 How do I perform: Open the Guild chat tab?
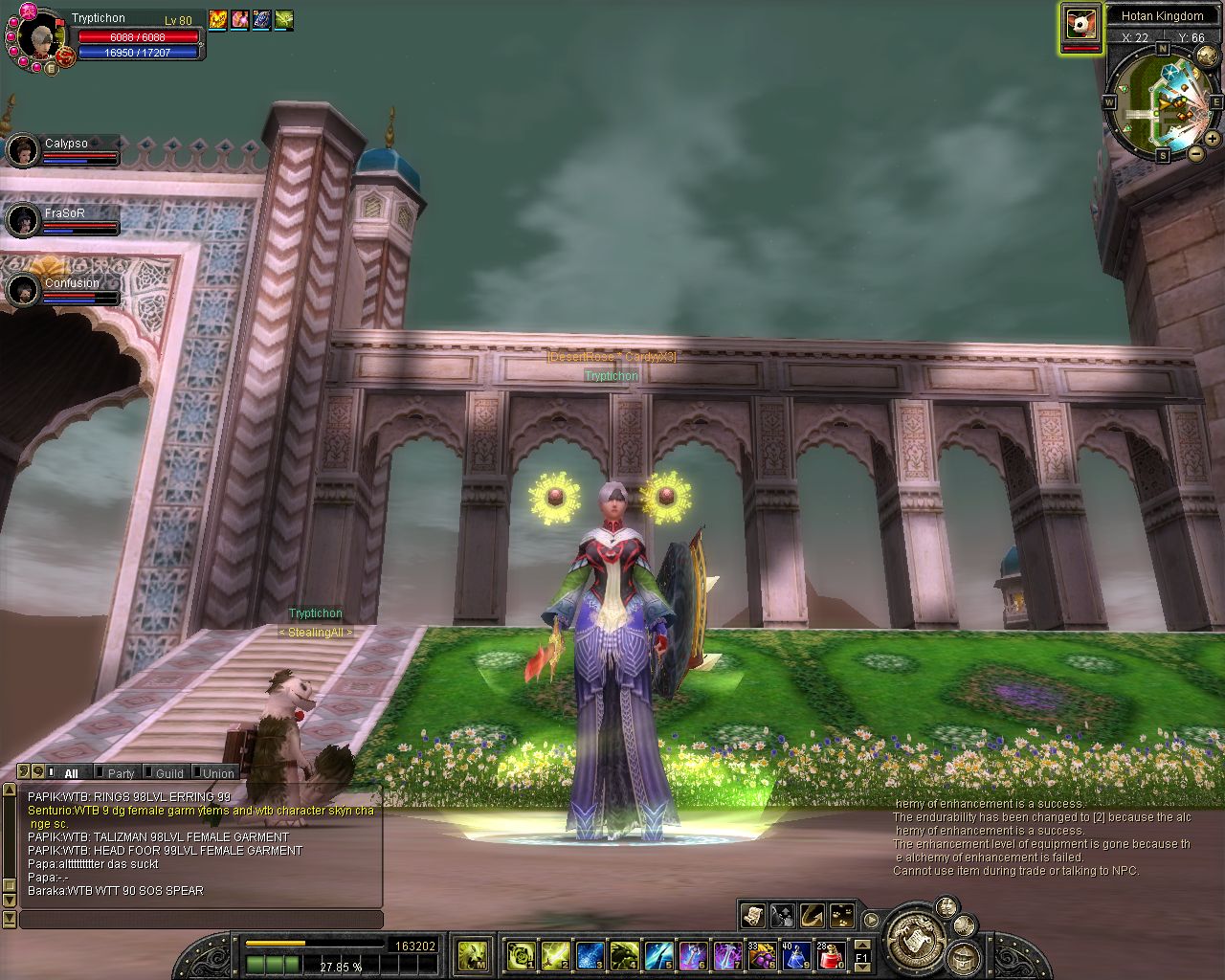(169, 772)
